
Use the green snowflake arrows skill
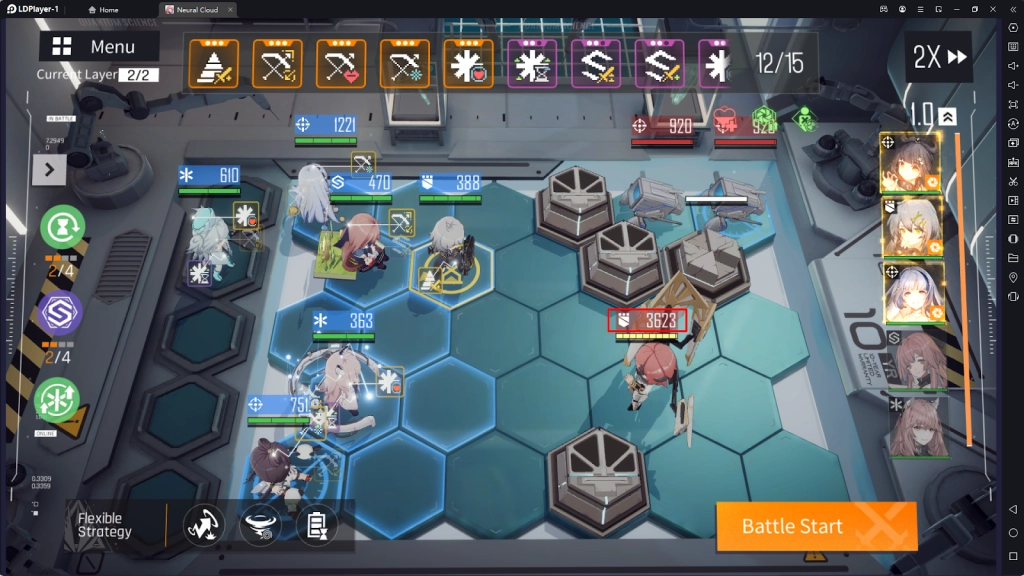[58, 399]
